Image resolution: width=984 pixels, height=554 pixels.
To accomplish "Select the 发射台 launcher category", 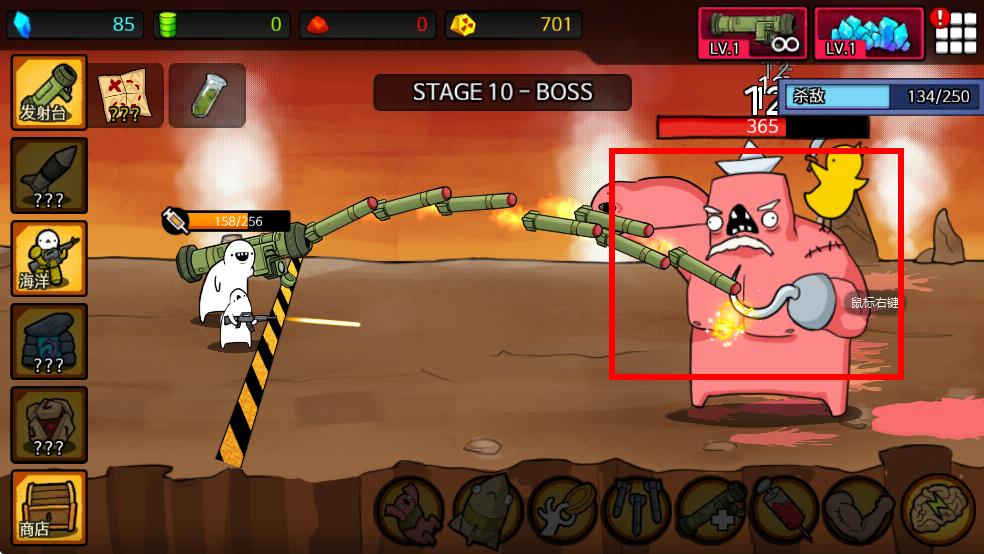I will [48, 92].
